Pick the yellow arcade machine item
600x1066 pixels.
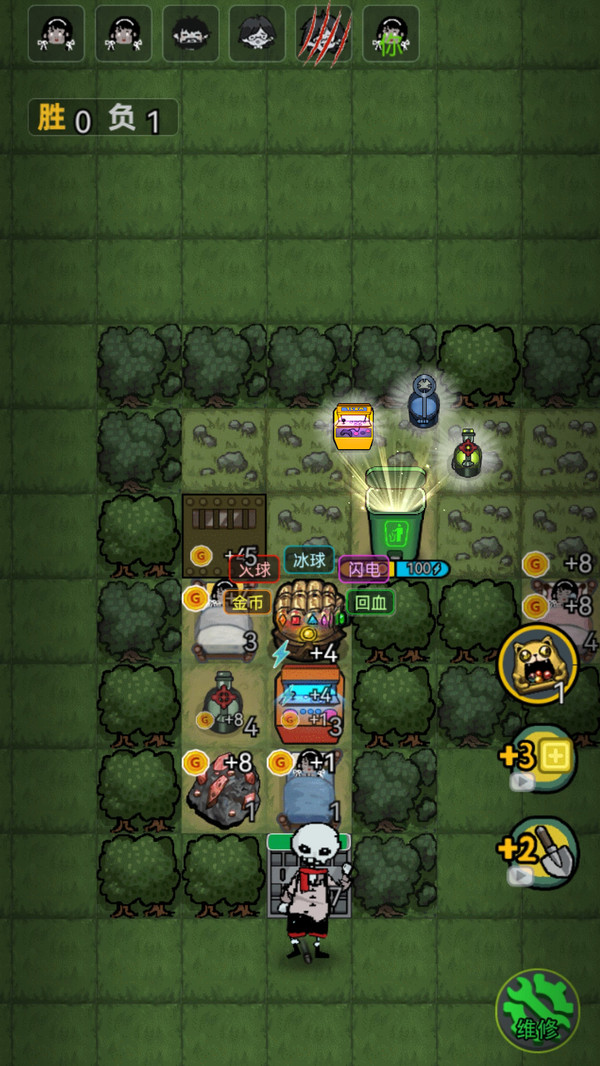(353, 427)
